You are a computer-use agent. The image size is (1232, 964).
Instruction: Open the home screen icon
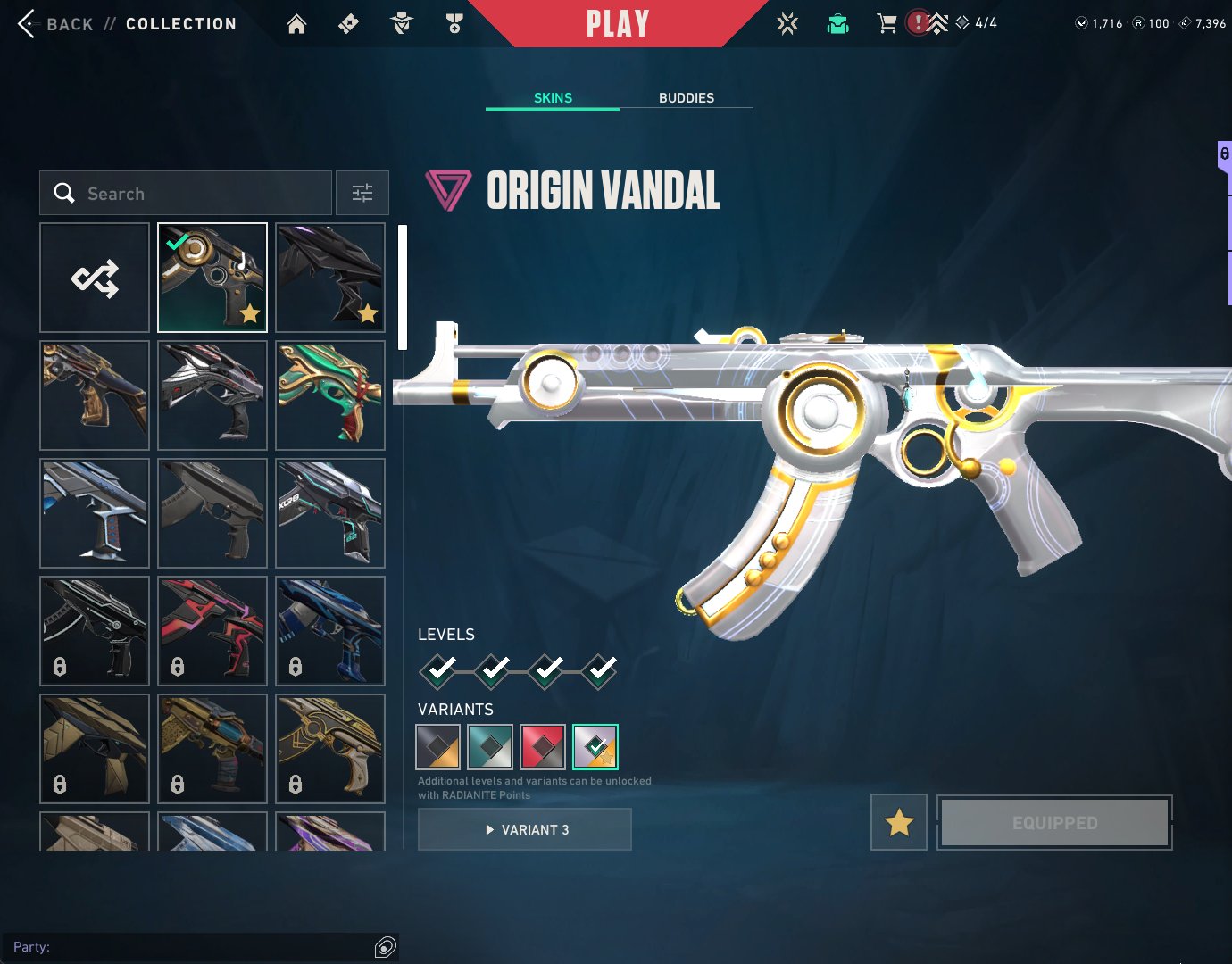coord(296,24)
